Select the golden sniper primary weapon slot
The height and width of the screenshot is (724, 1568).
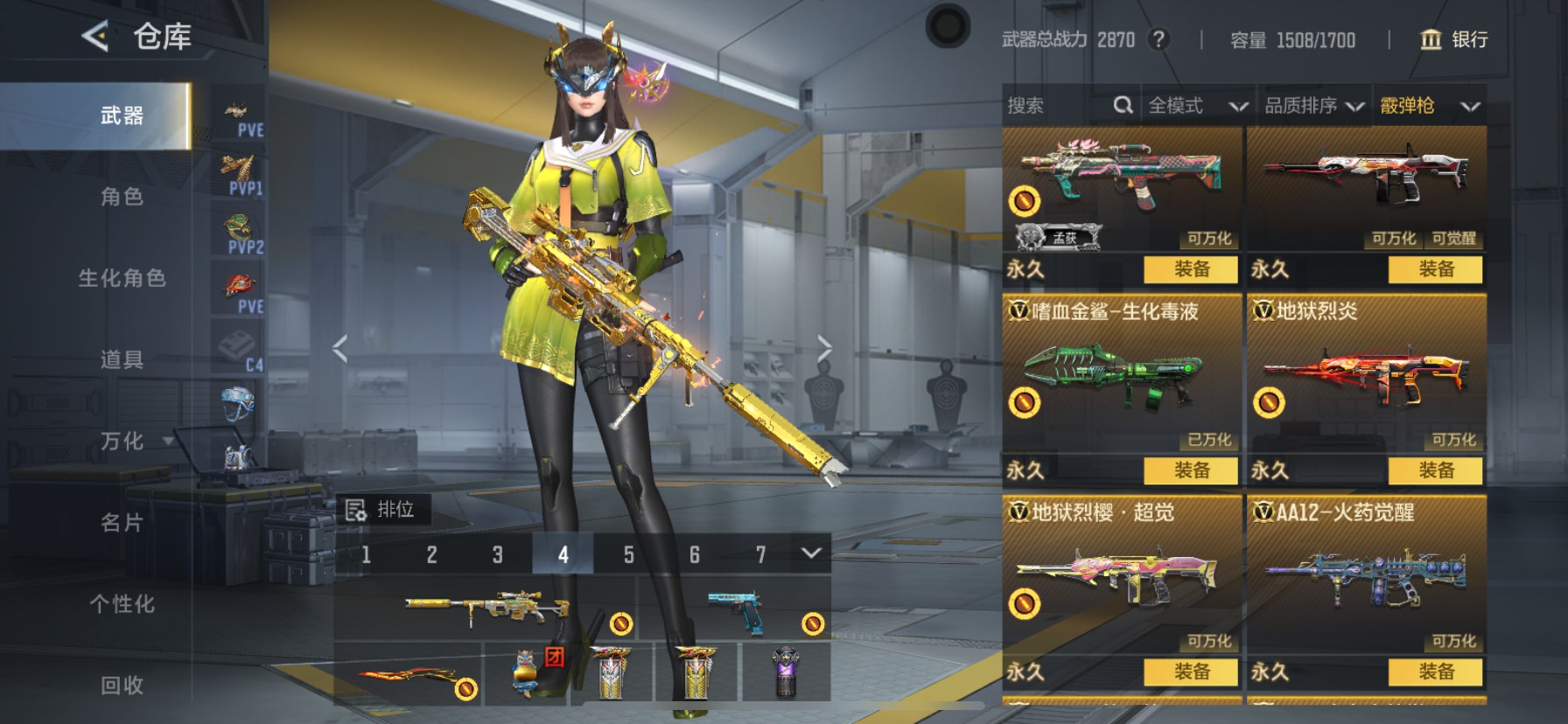tap(486, 609)
